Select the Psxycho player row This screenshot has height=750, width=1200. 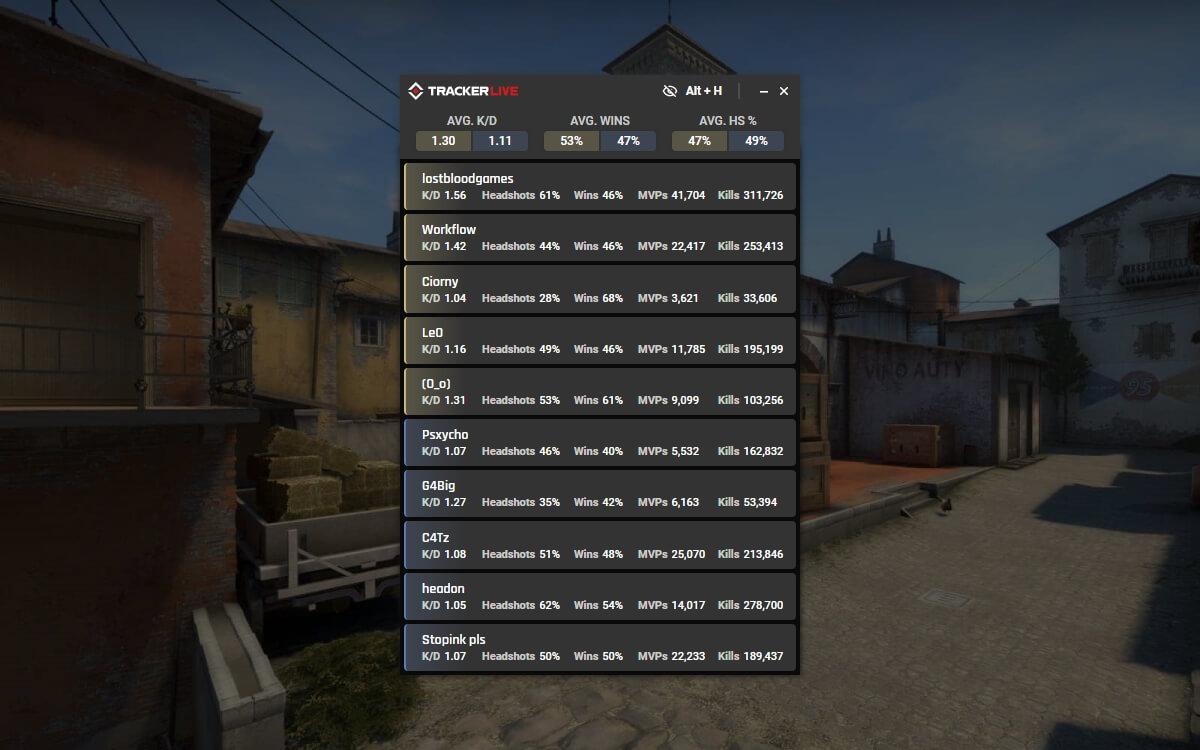point(600,443)
